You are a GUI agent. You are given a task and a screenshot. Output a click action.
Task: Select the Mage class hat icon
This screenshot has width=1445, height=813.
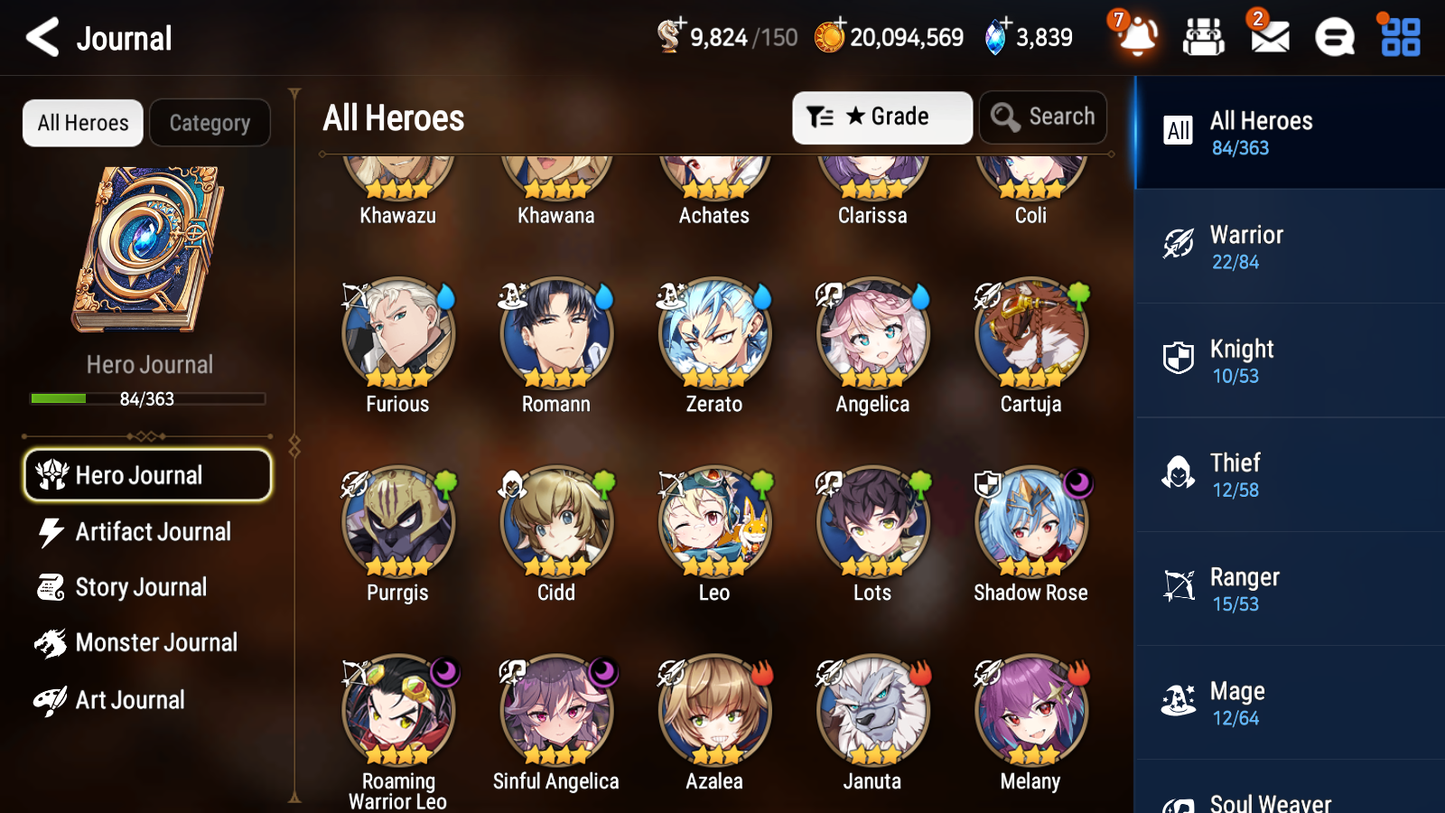(x=1179, y=702)
